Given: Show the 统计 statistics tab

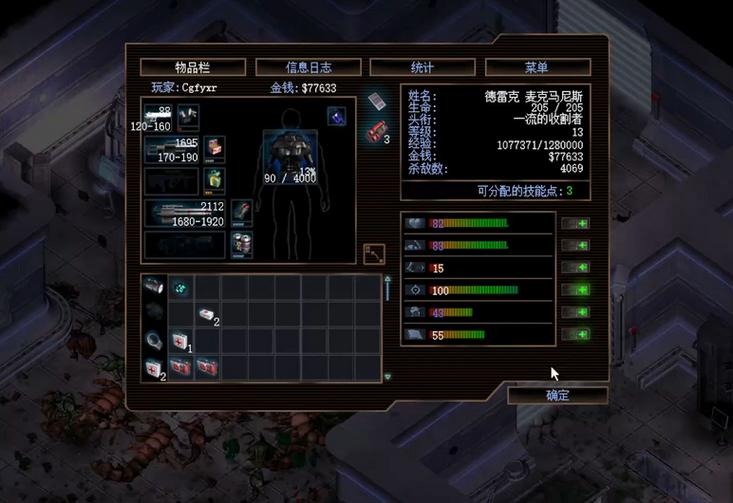Looking at the screenshot, I should coord(422,67).
